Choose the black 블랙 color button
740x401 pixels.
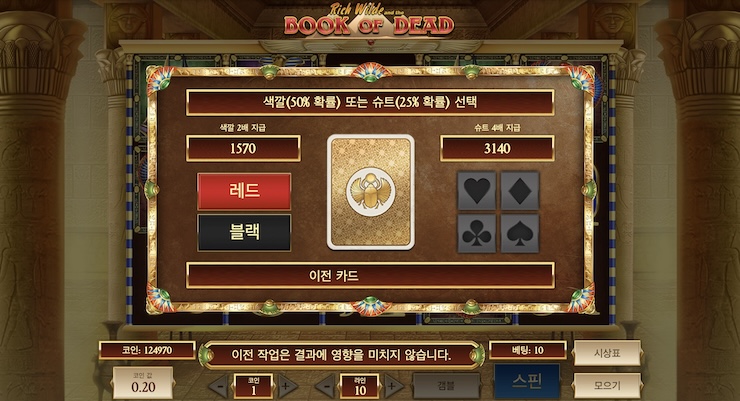click(244, 232)
